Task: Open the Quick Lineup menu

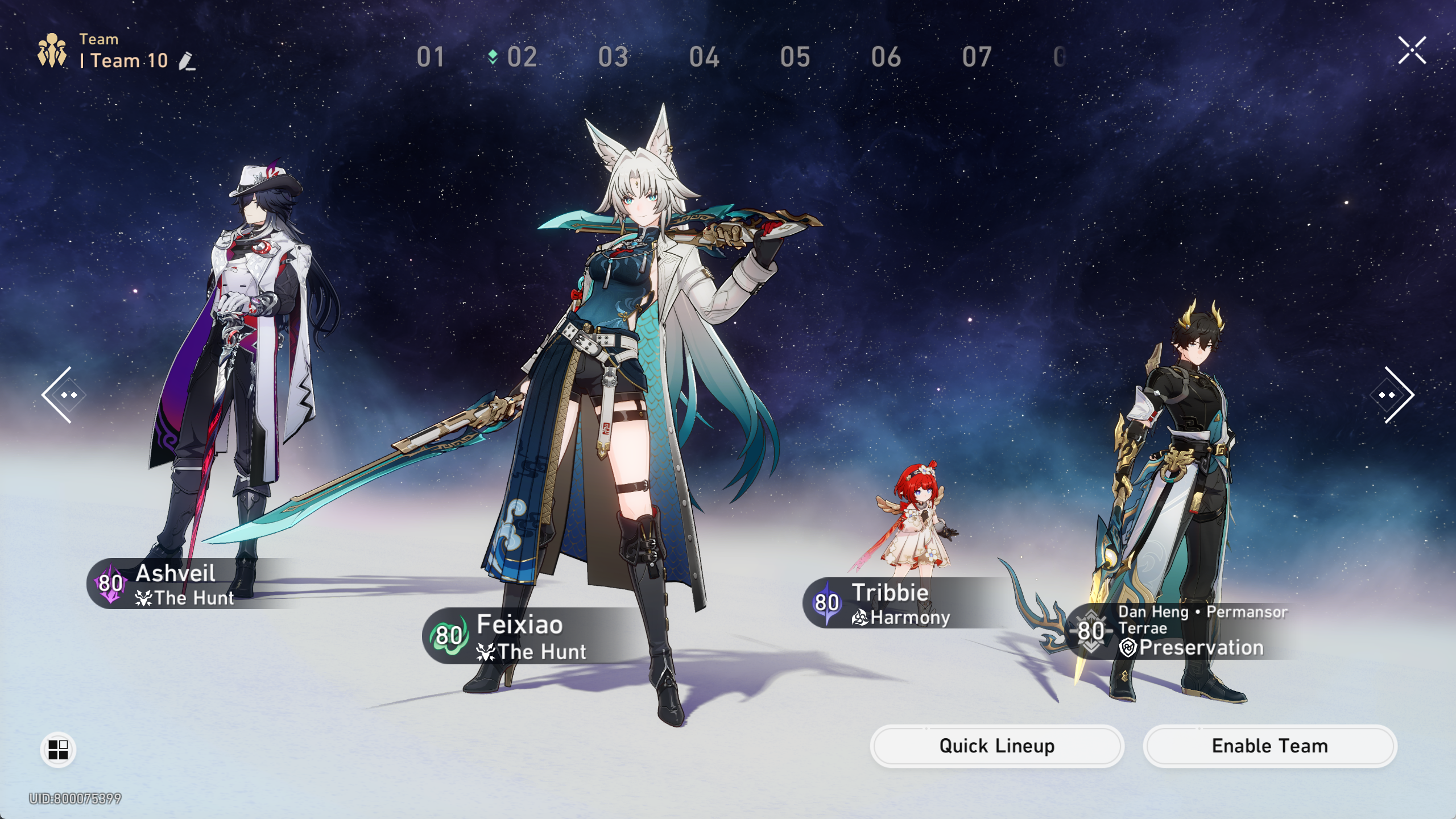Action: click(996, 746)
